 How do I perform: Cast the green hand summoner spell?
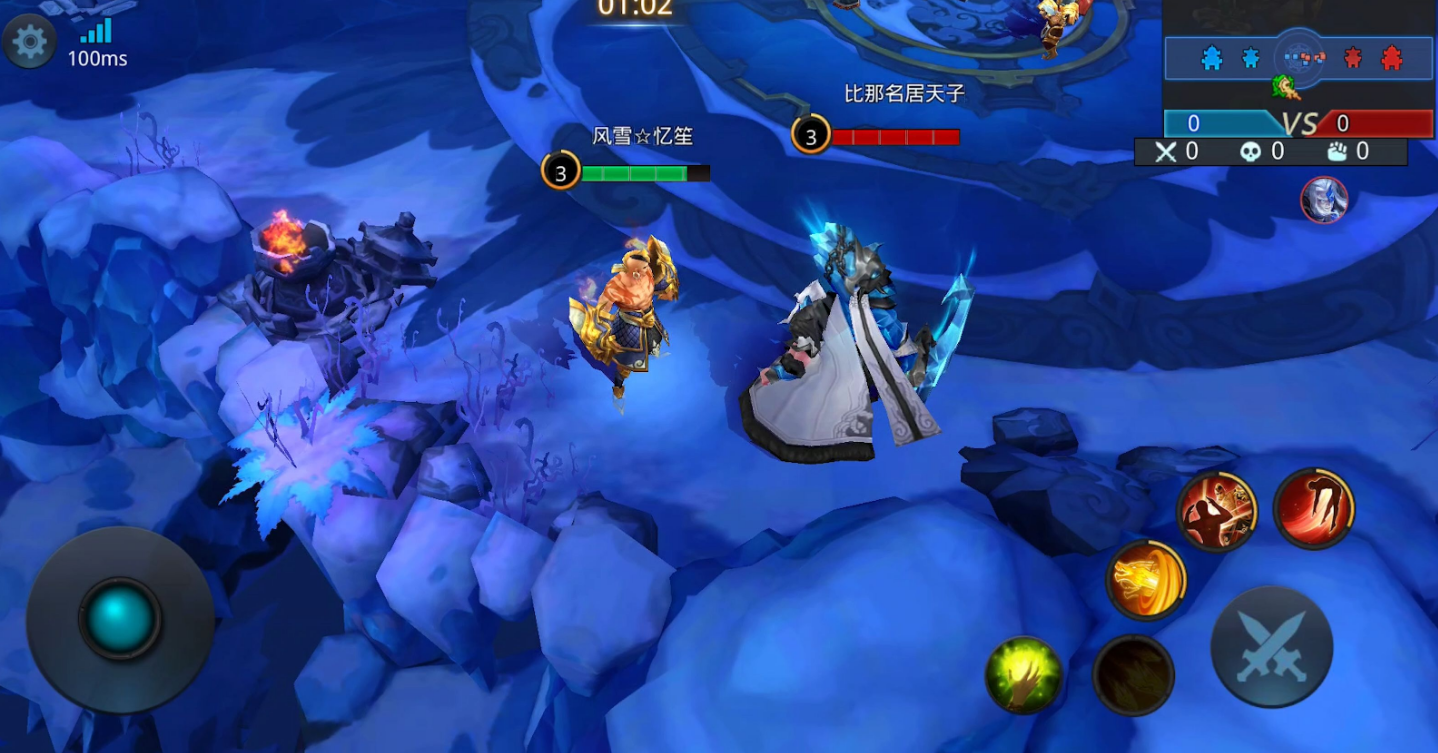1023,675
